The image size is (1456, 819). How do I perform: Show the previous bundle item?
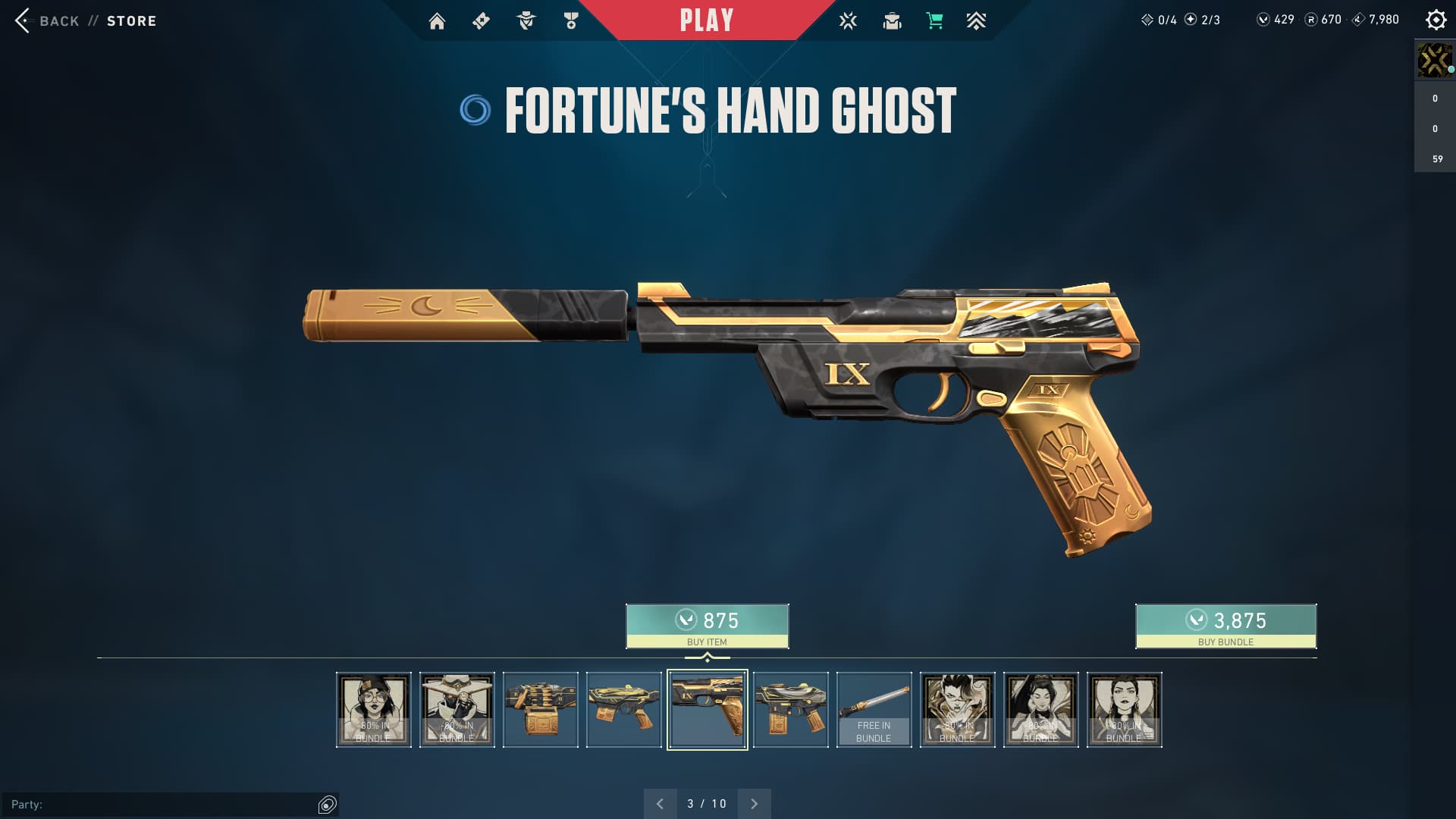click(660, 804)
